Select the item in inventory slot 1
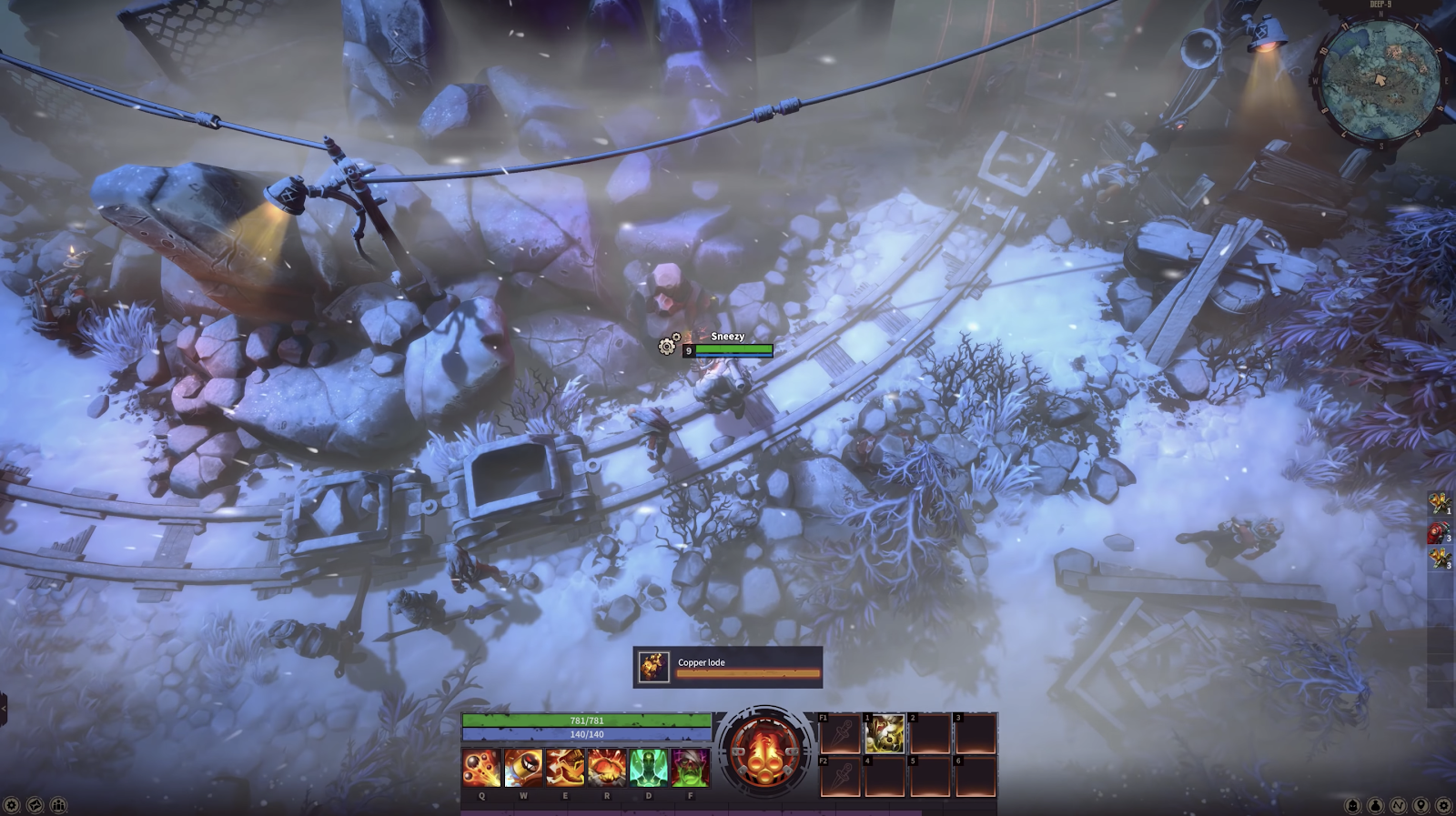Viewport: 1456px width, 816px height. click(885, 733)
